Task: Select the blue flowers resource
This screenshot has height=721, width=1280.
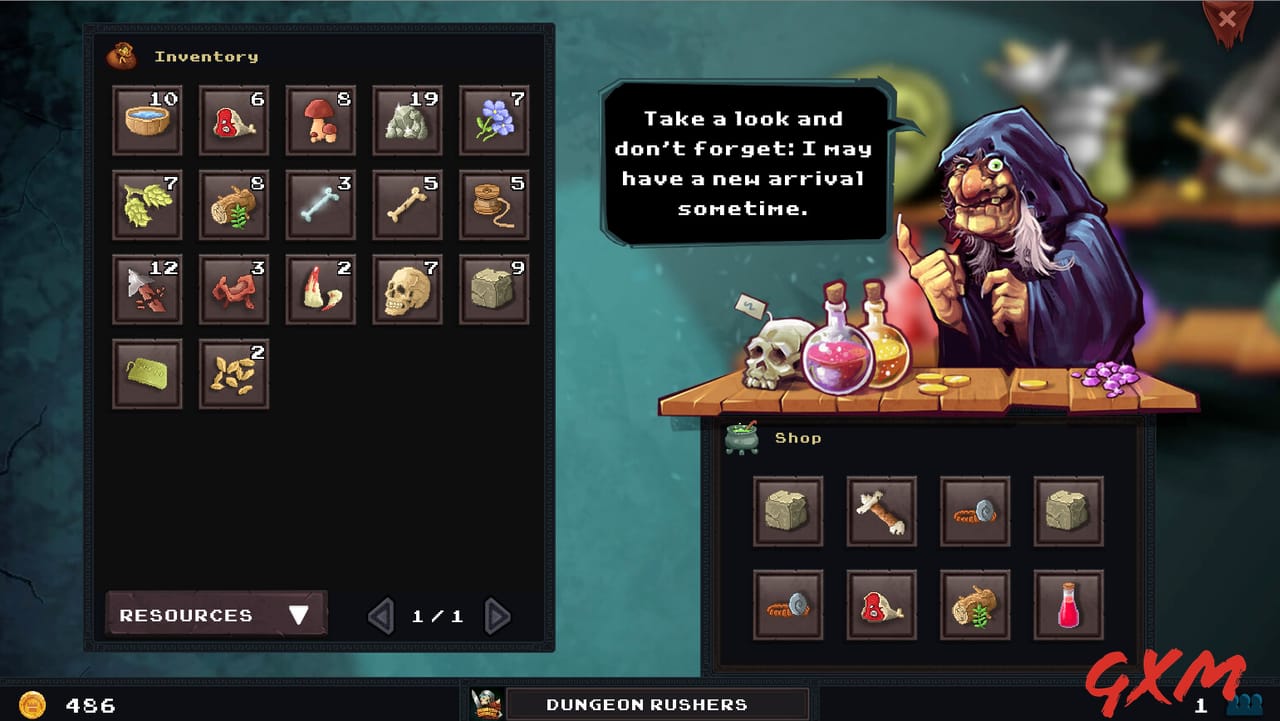Action: tap(494, 119)
